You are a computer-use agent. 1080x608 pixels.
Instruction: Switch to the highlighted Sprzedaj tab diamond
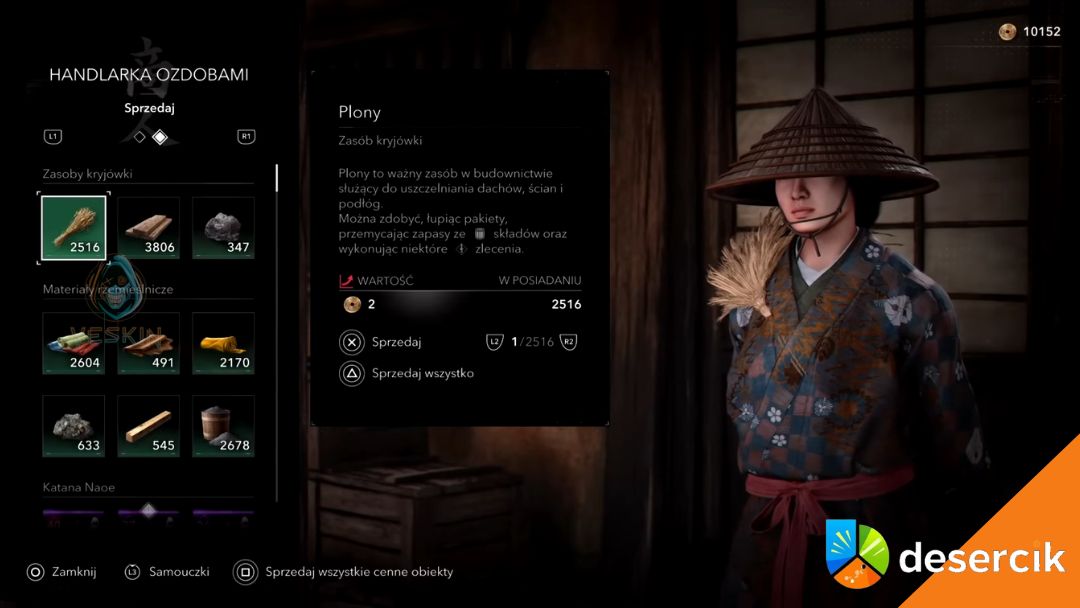160,137
